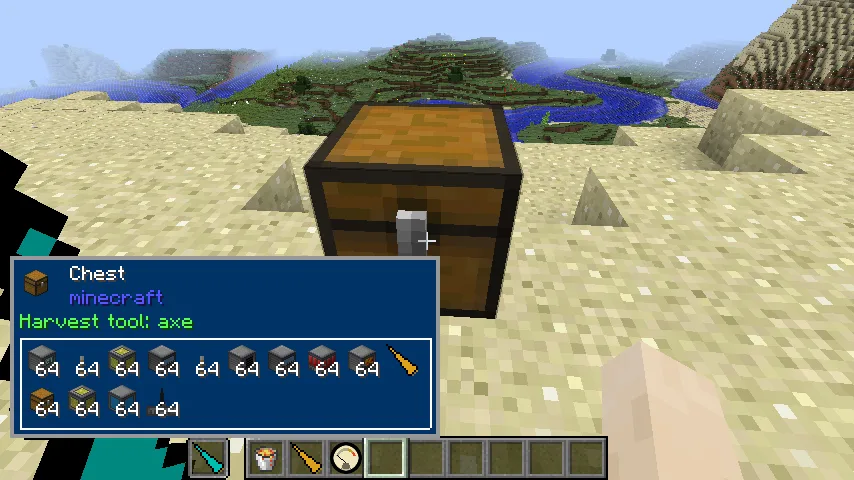This screenshot has height=480, width=854.
Task: Select the orange cone tool hotbar slot
Action: (x=306, y=459)
